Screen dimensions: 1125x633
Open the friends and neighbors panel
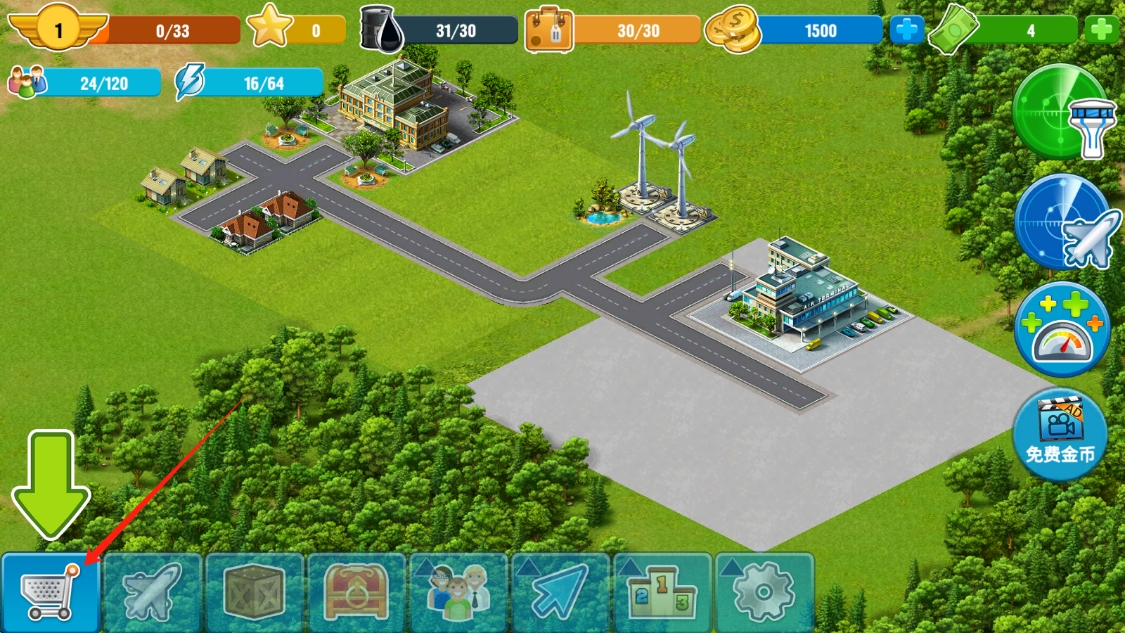coord(459,593)
